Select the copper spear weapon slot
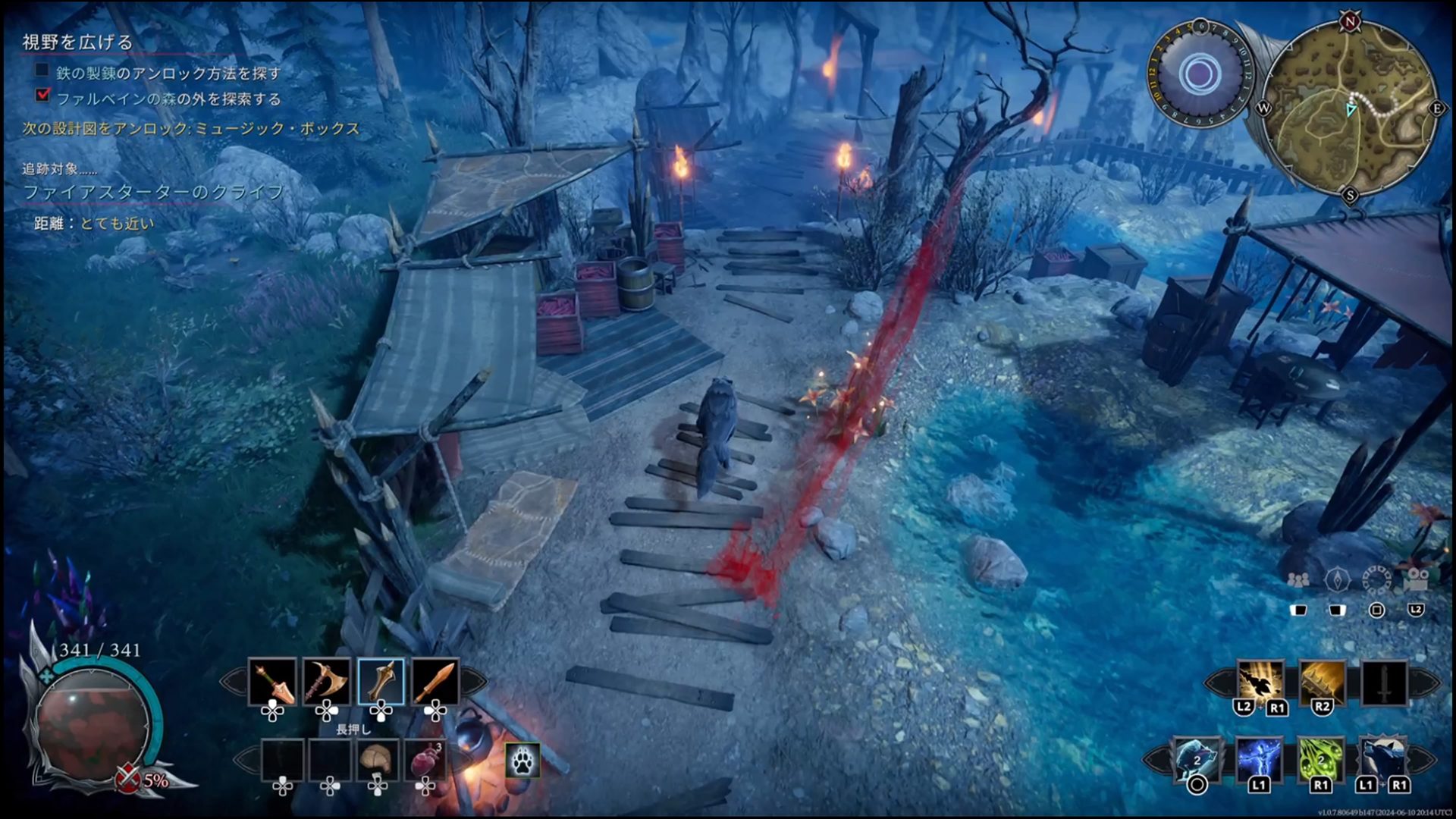Screen dimensions: 1456x819 click(x=272, y=682)
